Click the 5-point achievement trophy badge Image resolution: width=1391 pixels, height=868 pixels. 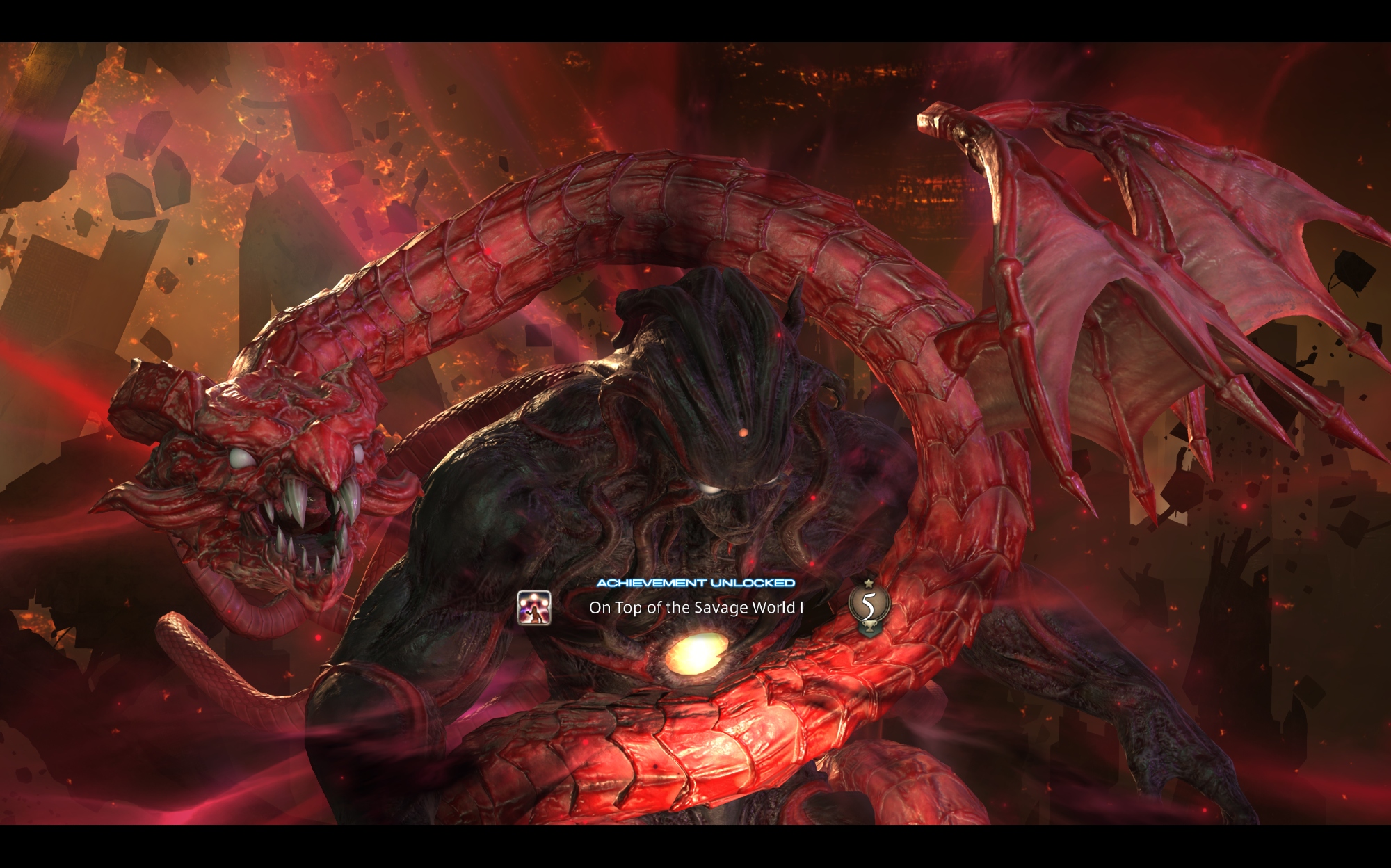click(x=869, y=606)
